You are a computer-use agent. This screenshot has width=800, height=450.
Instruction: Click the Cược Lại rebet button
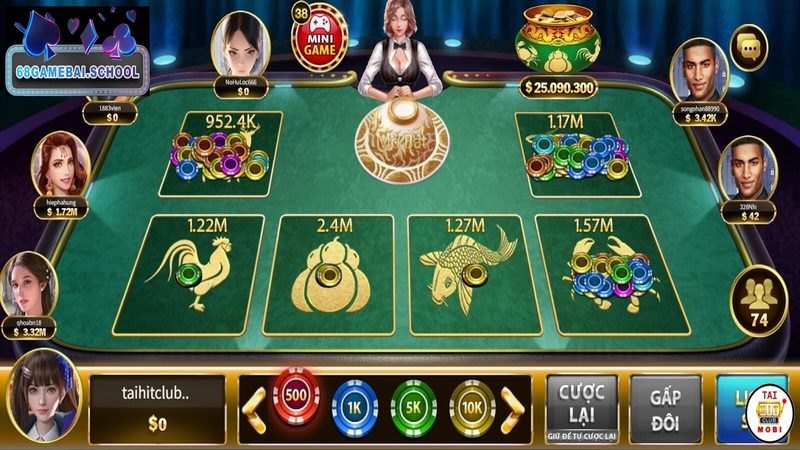581,406
